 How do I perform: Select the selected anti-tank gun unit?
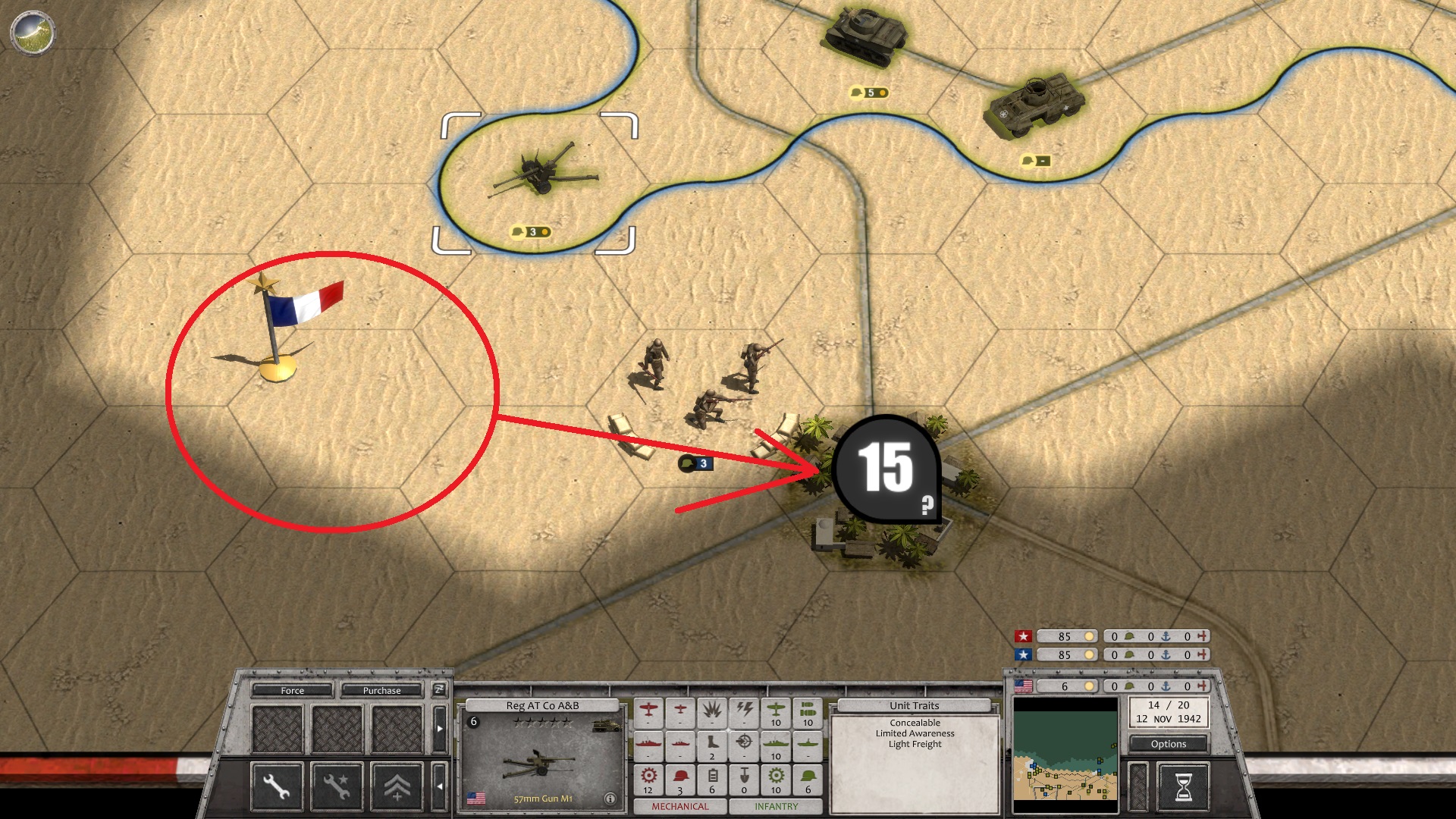coord(541,176)
